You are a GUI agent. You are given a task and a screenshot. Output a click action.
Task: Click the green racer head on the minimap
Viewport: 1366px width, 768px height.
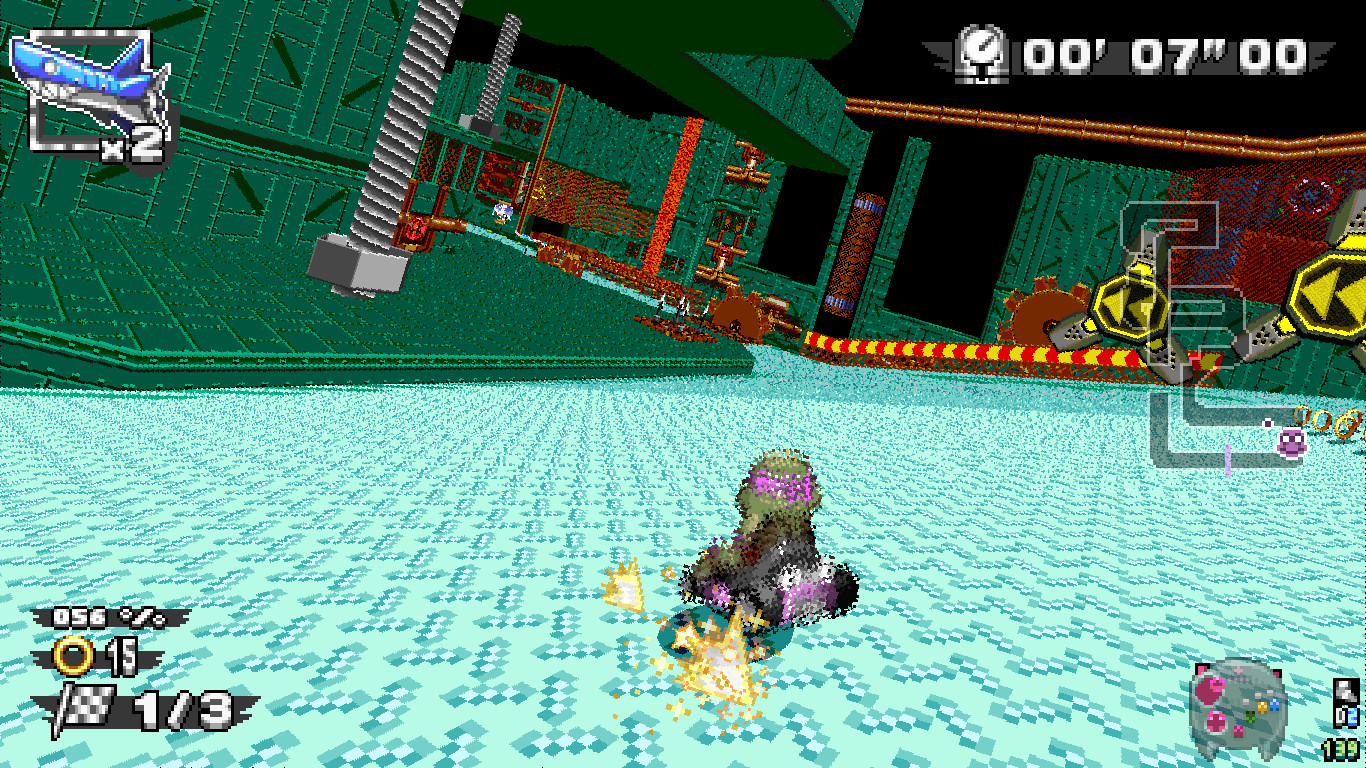1251,717
